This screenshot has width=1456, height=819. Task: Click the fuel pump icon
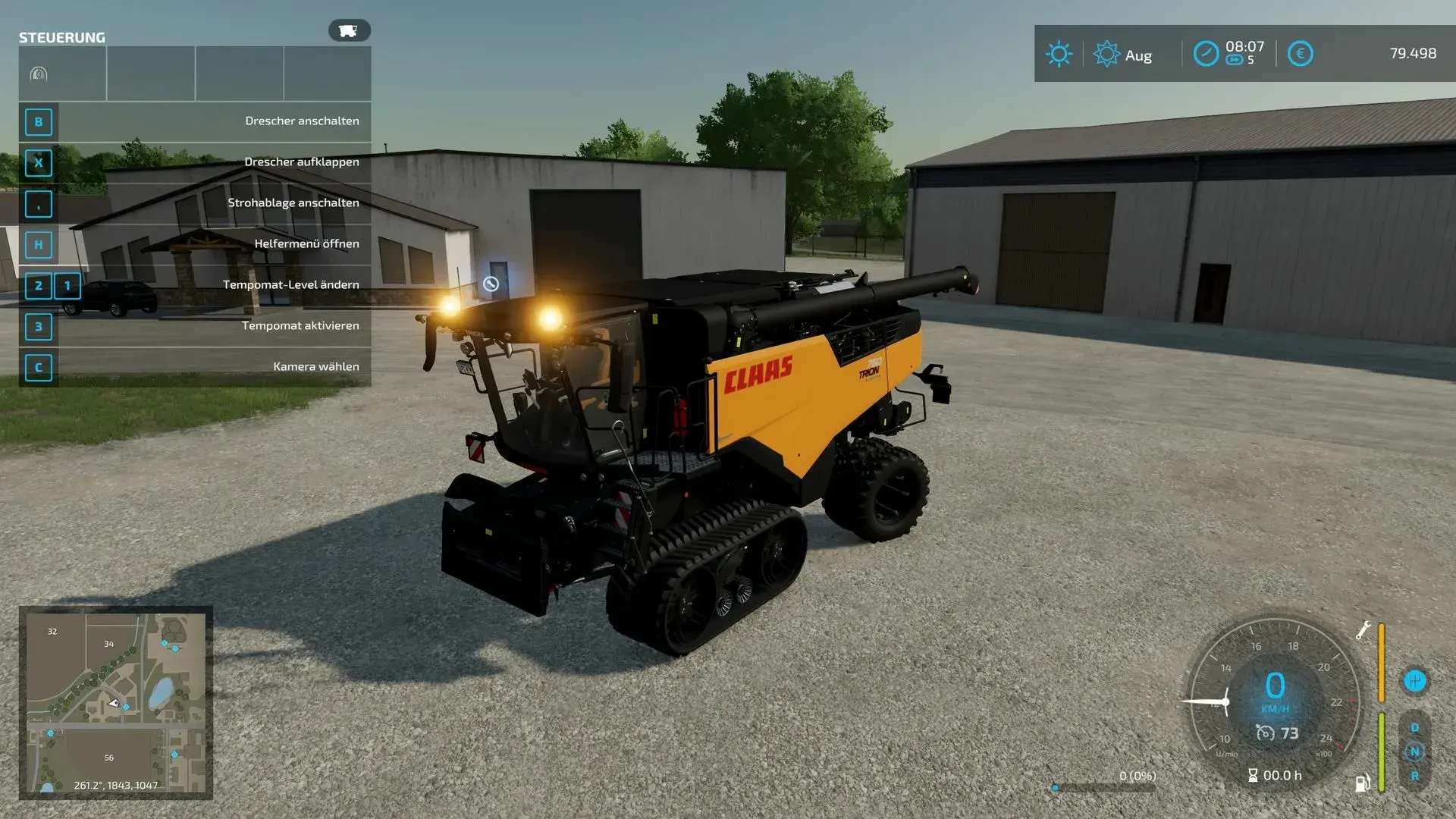click(1362, 783)
